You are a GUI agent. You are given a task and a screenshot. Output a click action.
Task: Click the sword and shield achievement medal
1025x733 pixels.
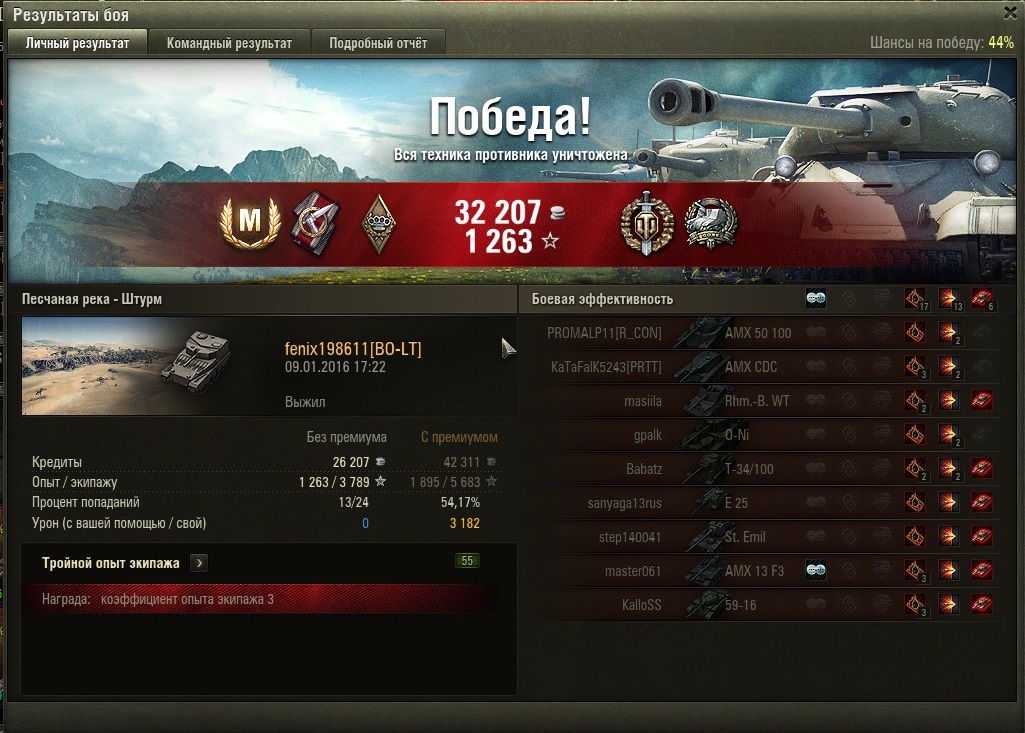click(646, 223)
